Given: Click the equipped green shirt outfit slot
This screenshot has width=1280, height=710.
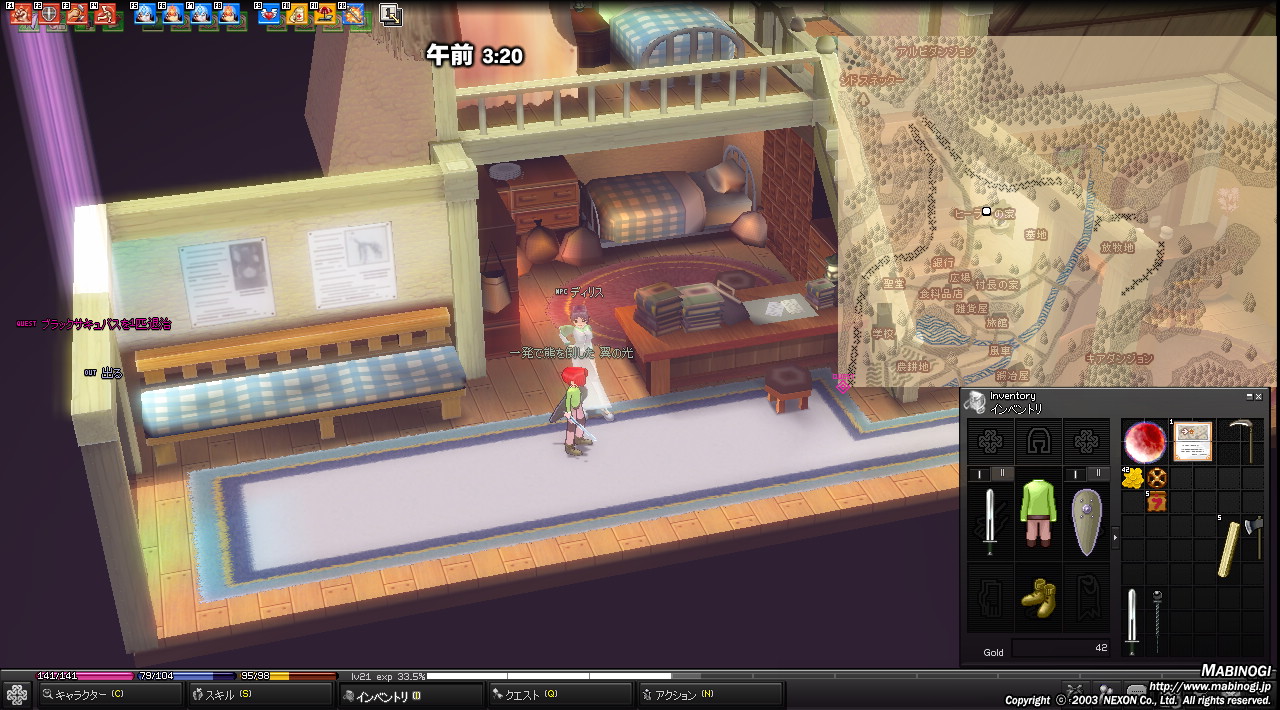Looking at the screenshot, I should coord(1038,513).
